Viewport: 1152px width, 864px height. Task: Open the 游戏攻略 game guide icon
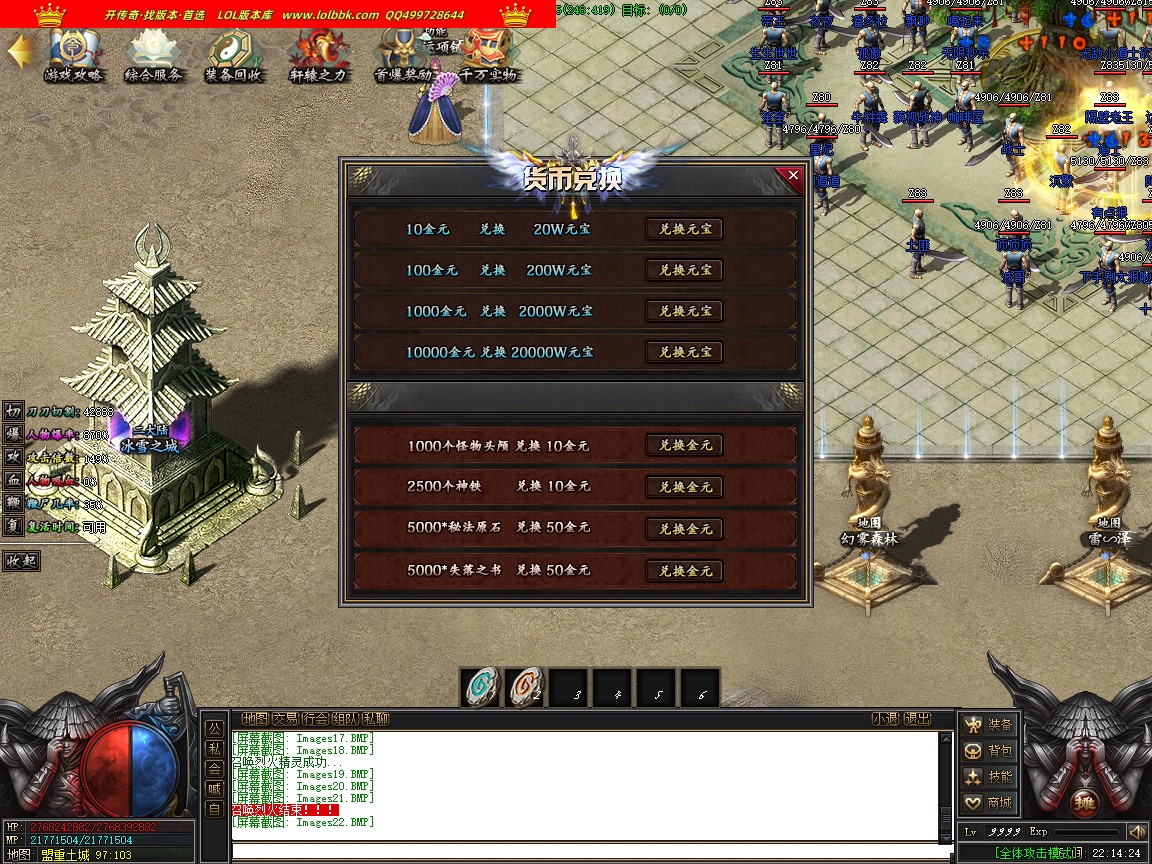tap(74, 55)
